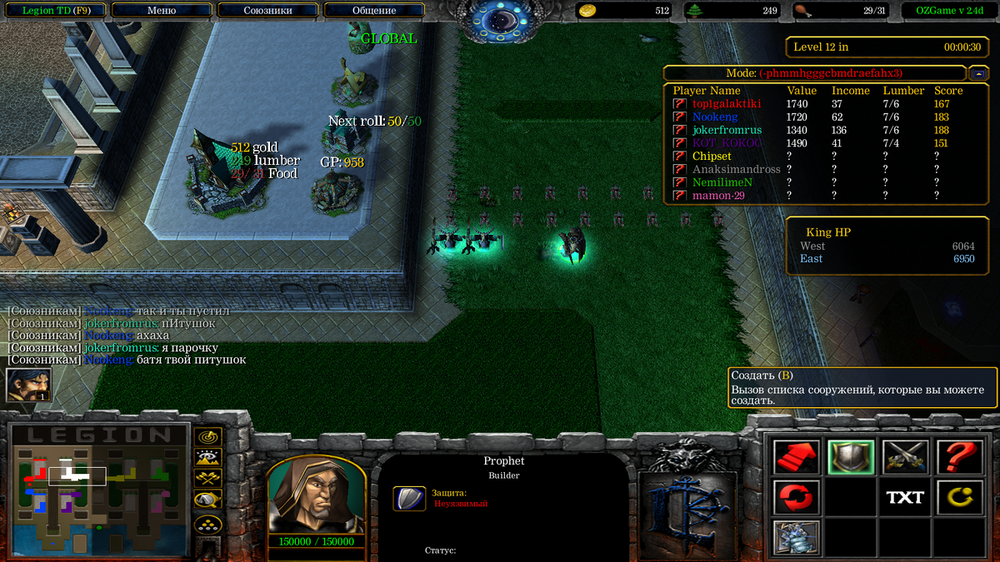The image size is (1000, 562).
Task: Activate the yellow rotate arrow command
Action: point(958,497)
